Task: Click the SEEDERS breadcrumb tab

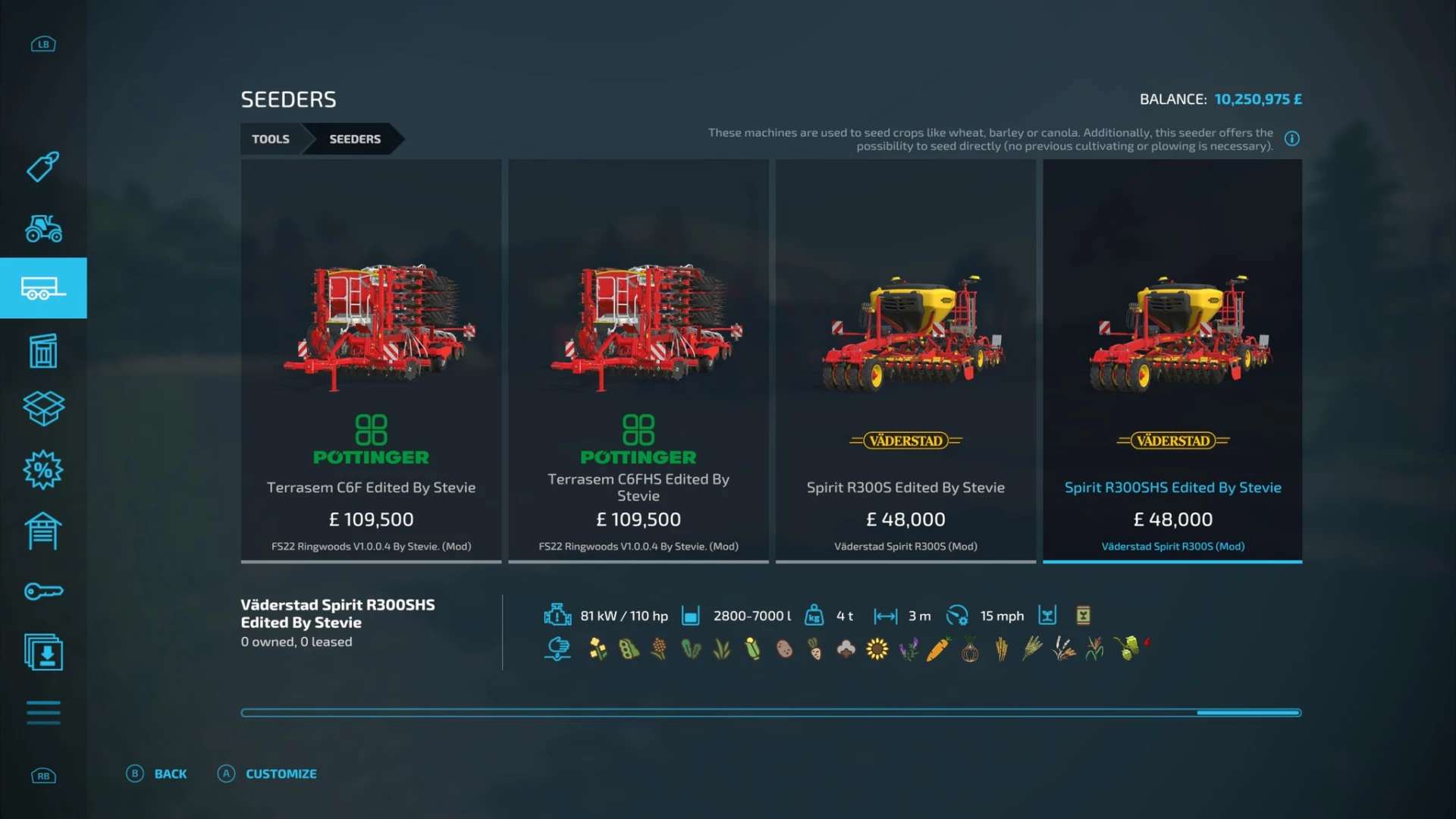Action: click(x=355, y=139)
